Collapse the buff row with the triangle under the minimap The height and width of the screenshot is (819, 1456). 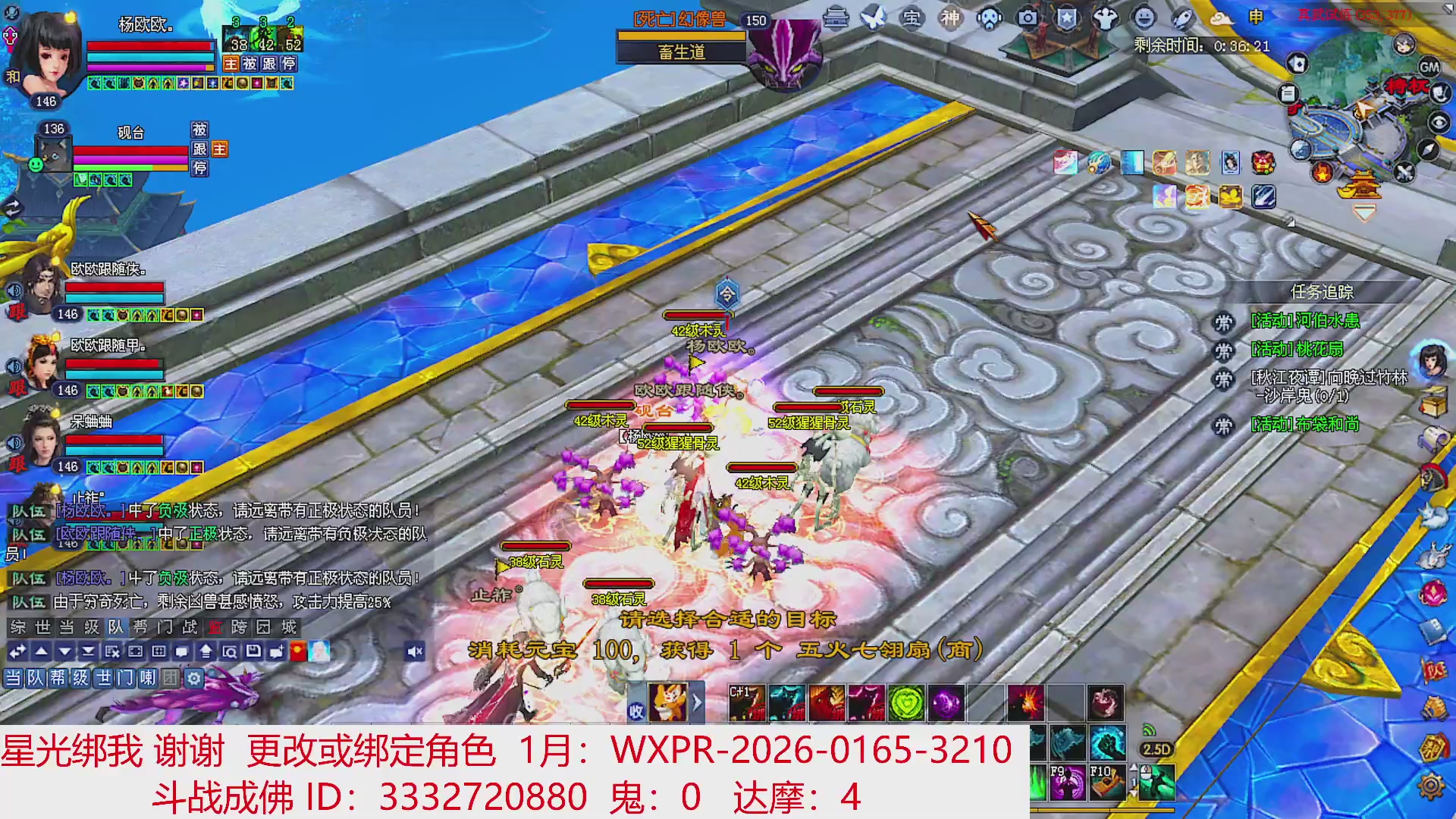1365,213
